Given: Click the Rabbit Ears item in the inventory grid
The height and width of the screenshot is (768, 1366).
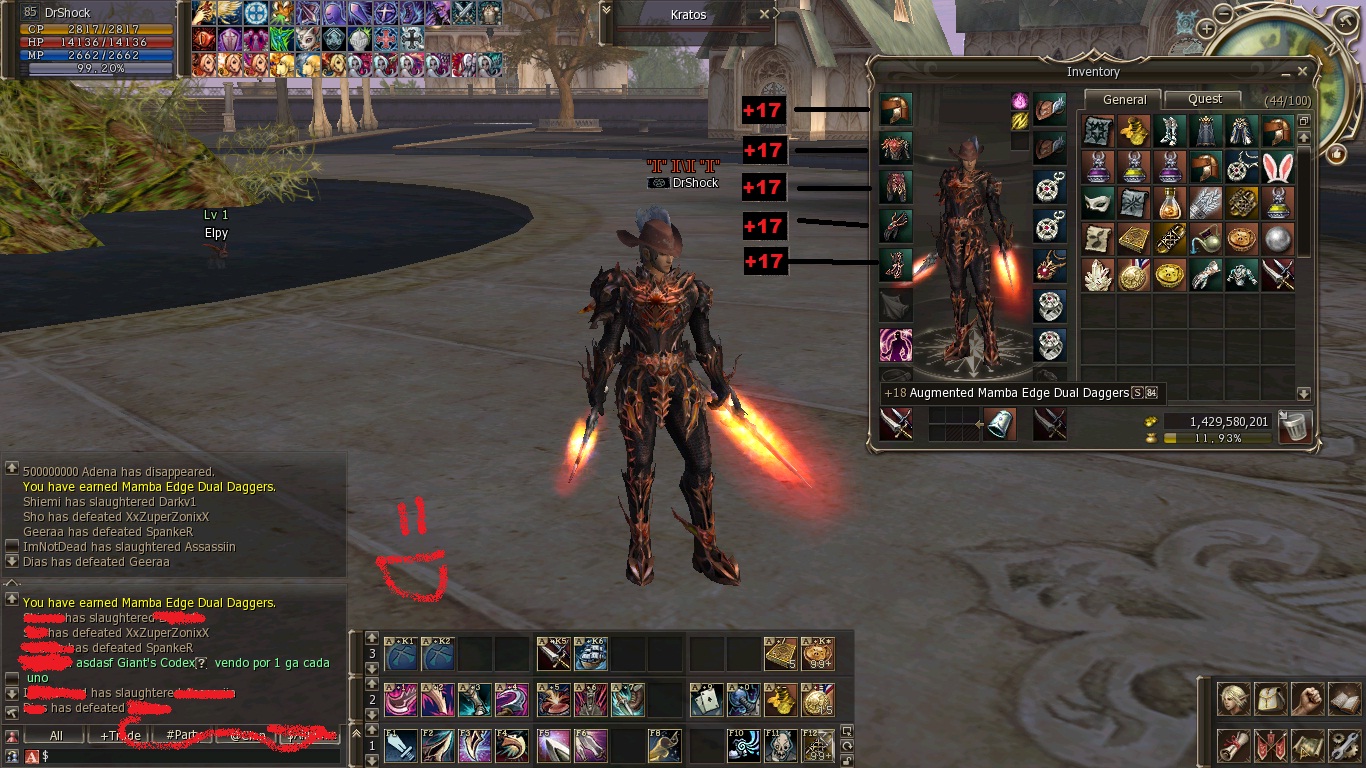Looking at the screenshot, I should pyautogui.click(x=1277, y=169).
